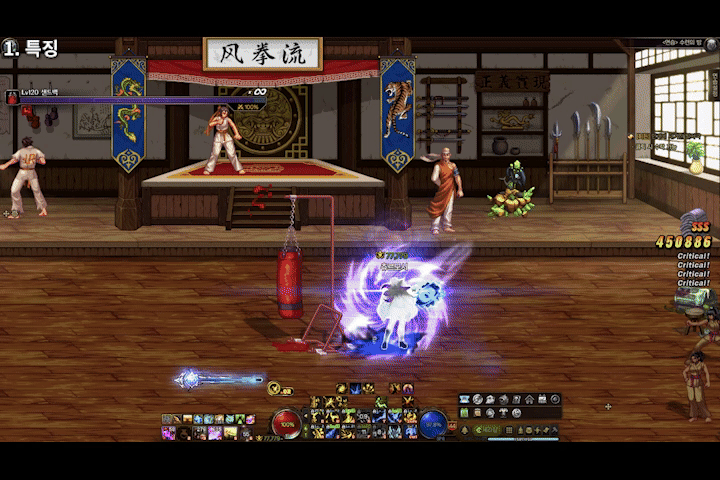Image resolution: width=720 pixels, height=480 pixels.
Task: Select the green square menu icon
Action: (464, 413)
